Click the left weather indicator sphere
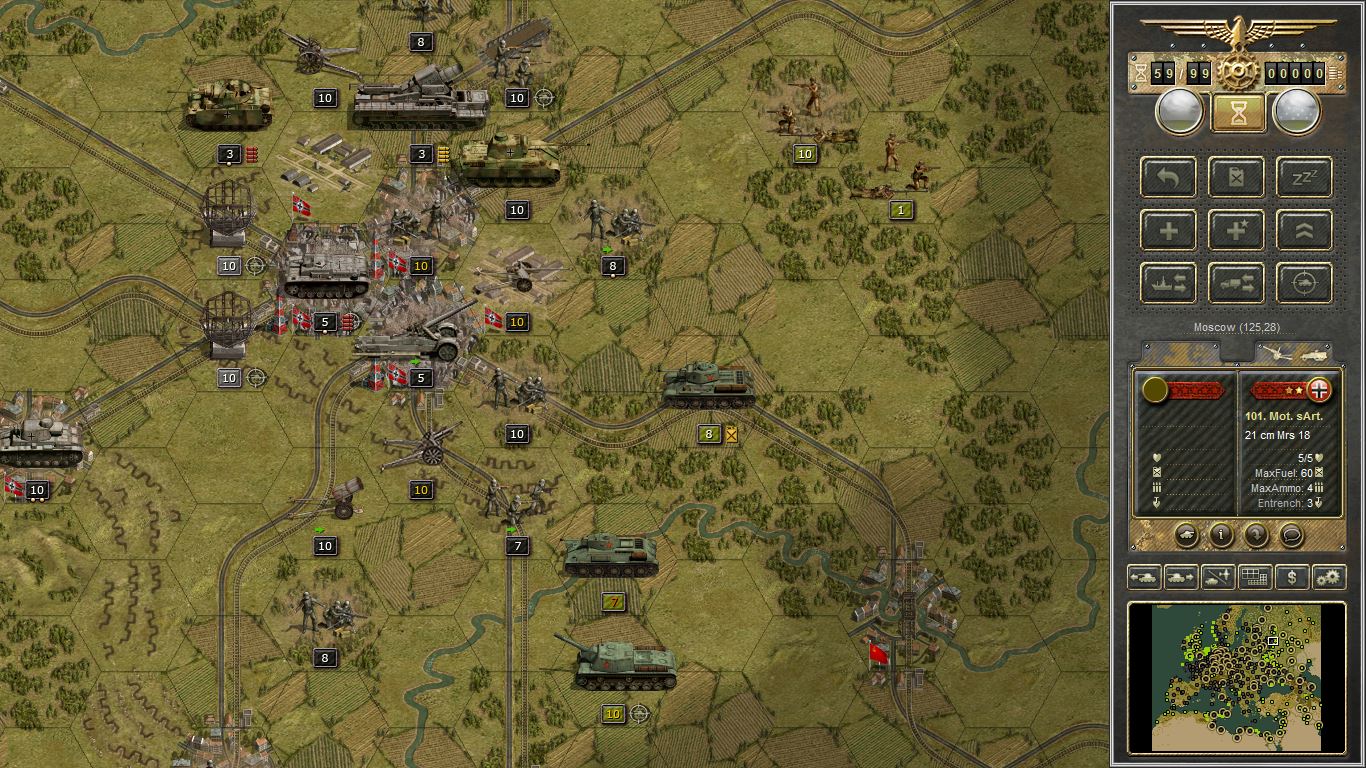This screenshot has height=768, width=1366. tap(1178, 110)
